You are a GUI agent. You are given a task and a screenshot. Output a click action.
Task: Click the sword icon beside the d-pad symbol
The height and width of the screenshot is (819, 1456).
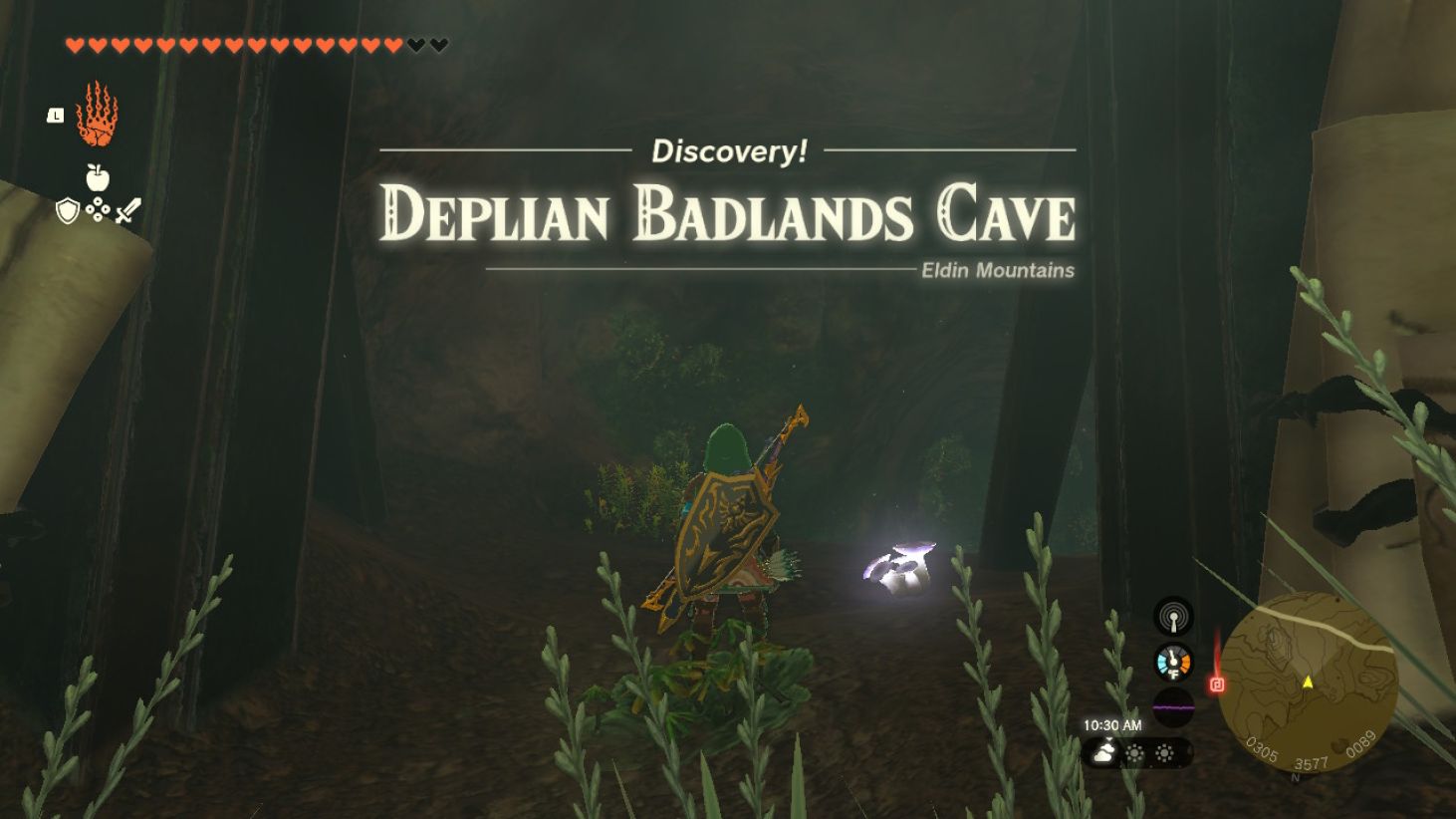[126, 209]
